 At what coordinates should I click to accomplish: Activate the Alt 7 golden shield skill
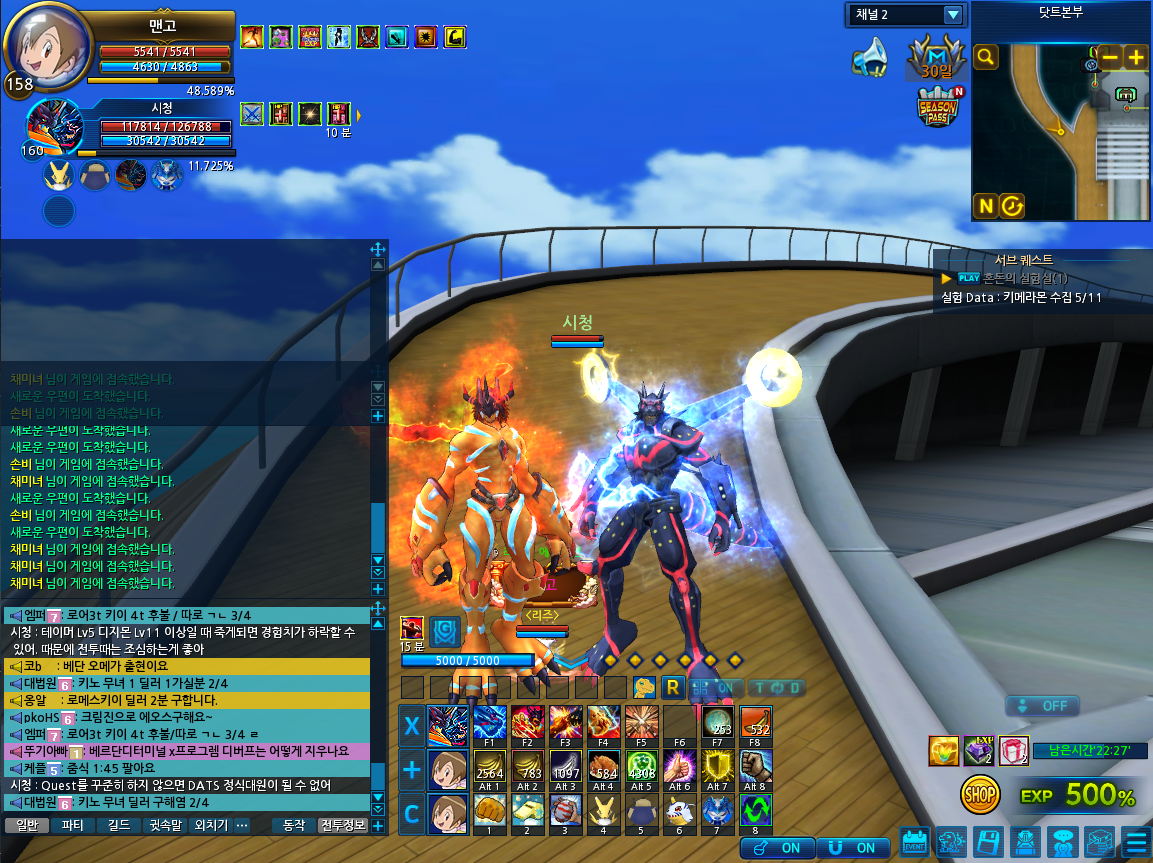pos(717,768)
